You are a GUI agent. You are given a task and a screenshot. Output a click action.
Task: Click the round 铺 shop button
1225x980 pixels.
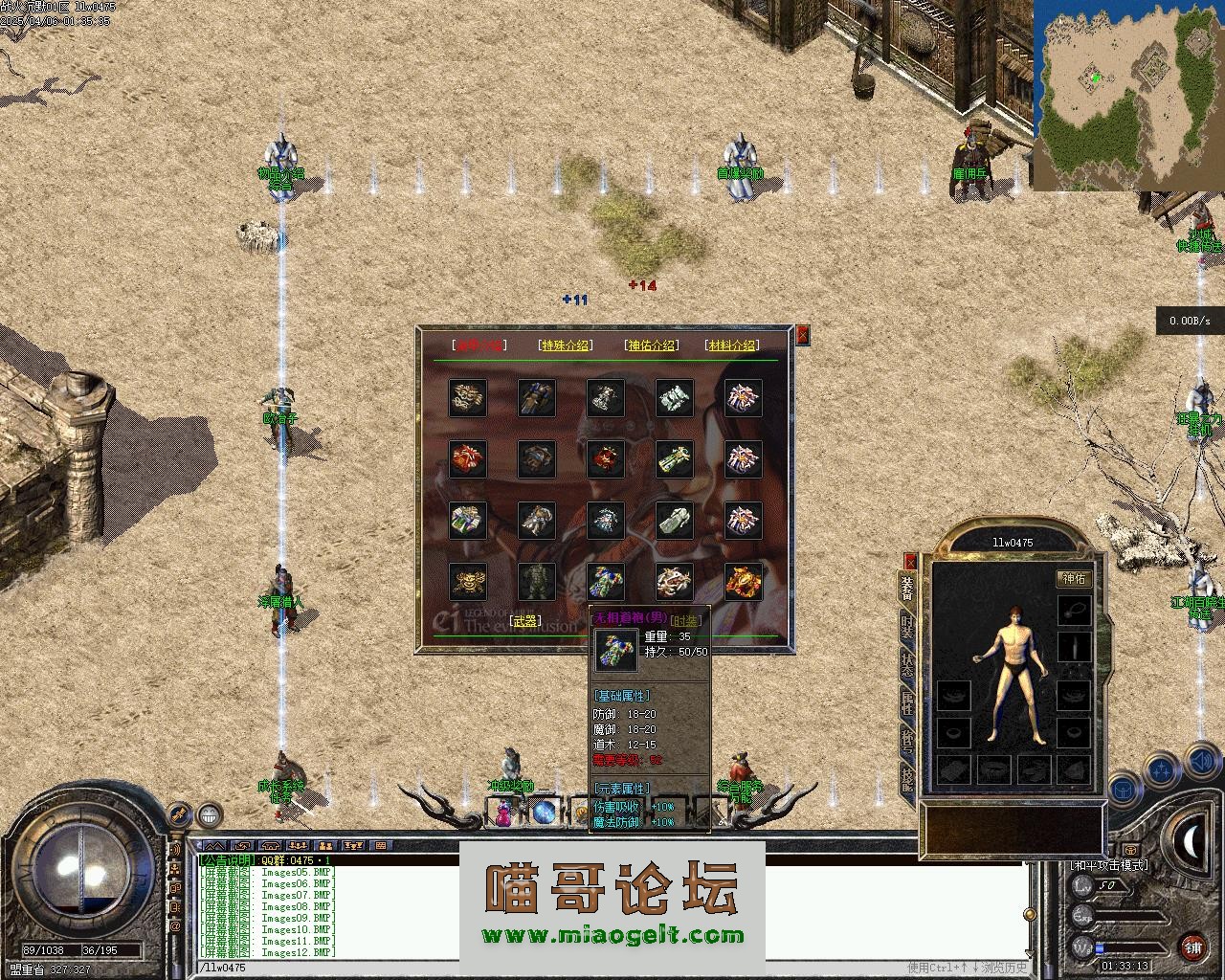(1192, 947)
